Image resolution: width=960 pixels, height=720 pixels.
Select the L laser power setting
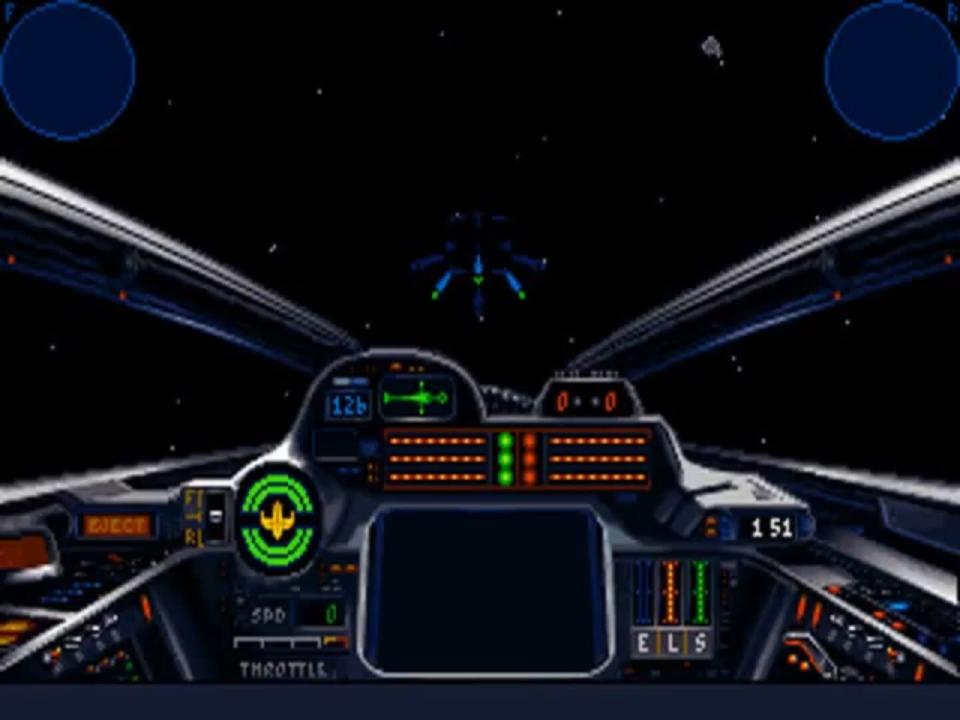pyautogui.click(x=670, y=641)
